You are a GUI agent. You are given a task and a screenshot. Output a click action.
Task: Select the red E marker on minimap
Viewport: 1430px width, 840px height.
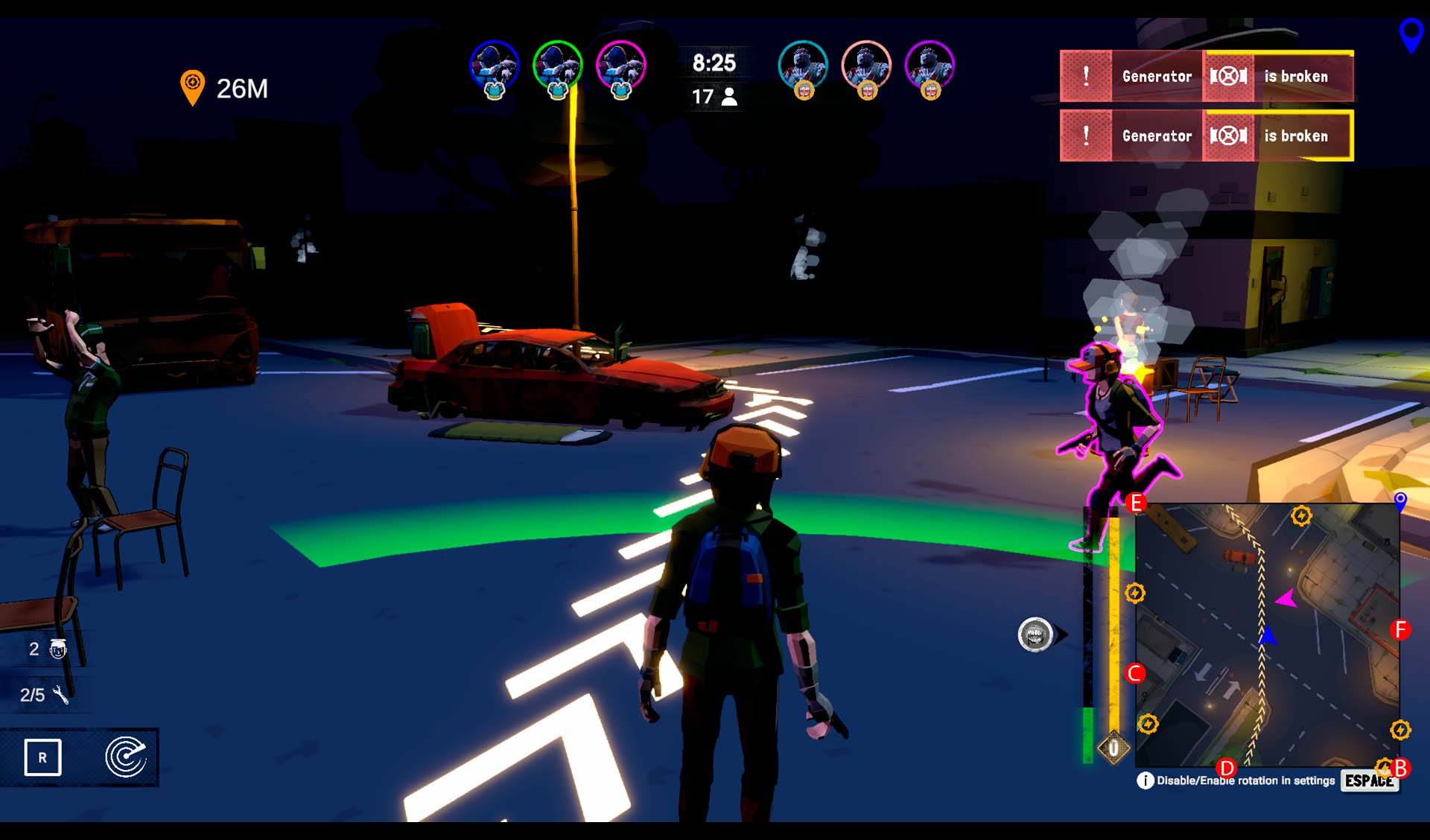pyautogui.click(x=1136, y=503)
